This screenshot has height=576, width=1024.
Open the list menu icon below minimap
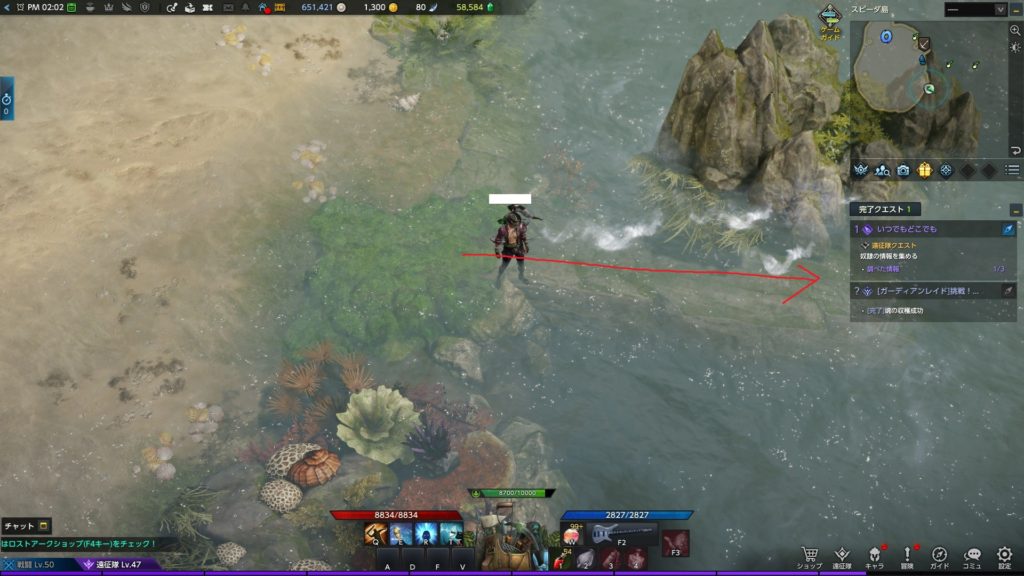(1013, 170)
